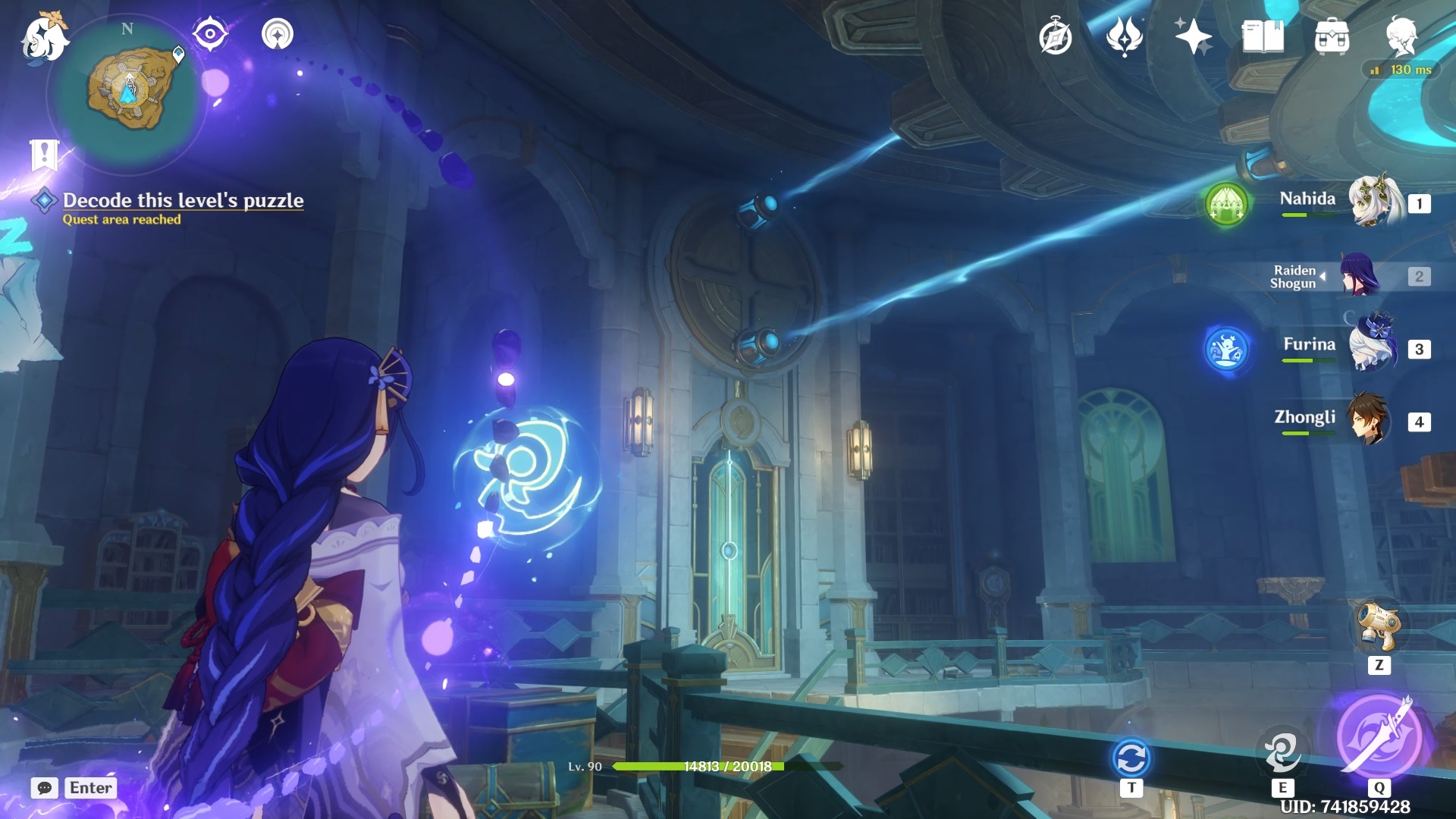
Task: Open the chat box speech bubble
Action: click(45, 788)
